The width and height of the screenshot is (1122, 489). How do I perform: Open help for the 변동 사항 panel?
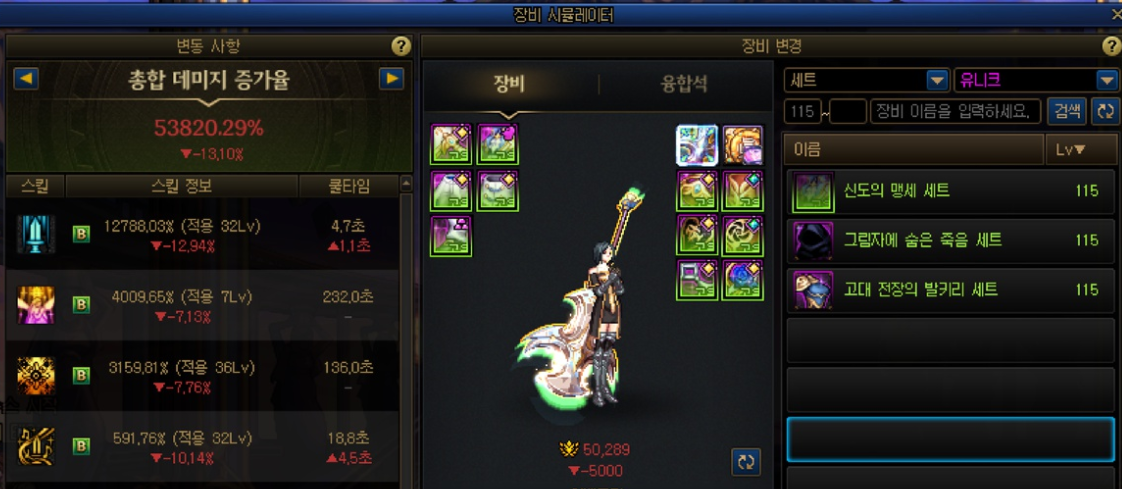400,47
